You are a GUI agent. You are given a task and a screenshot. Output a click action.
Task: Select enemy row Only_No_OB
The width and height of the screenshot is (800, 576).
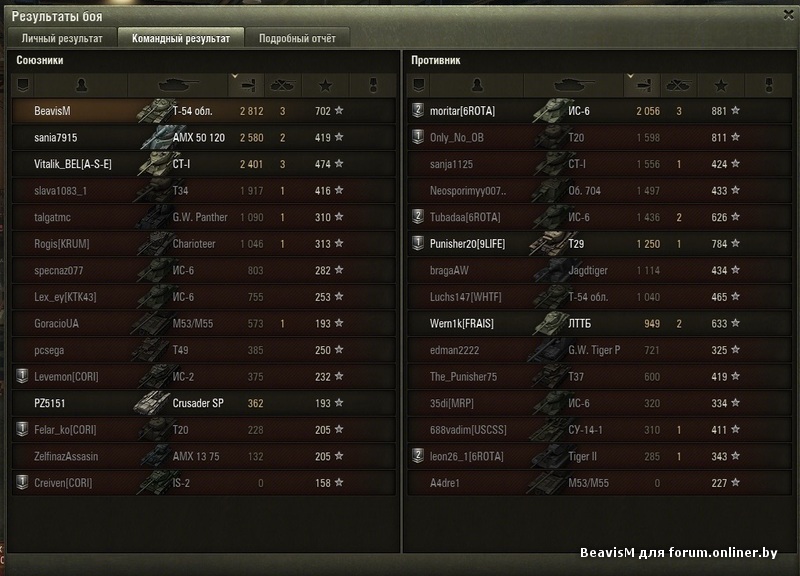pyautogui.click(x=599, y=137)
